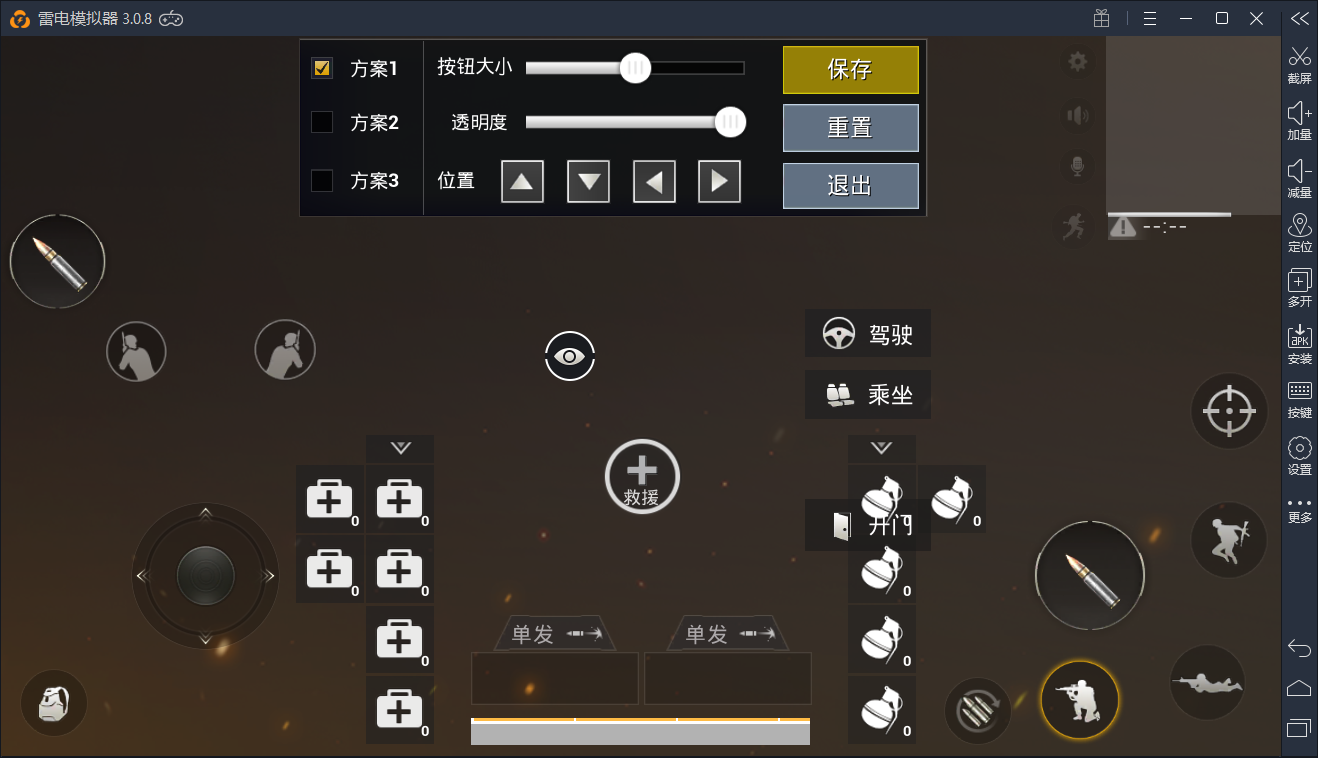Collapse the chevron above the grenades
This screenshot has height=758, width=1318.
(x=881, y=448)
